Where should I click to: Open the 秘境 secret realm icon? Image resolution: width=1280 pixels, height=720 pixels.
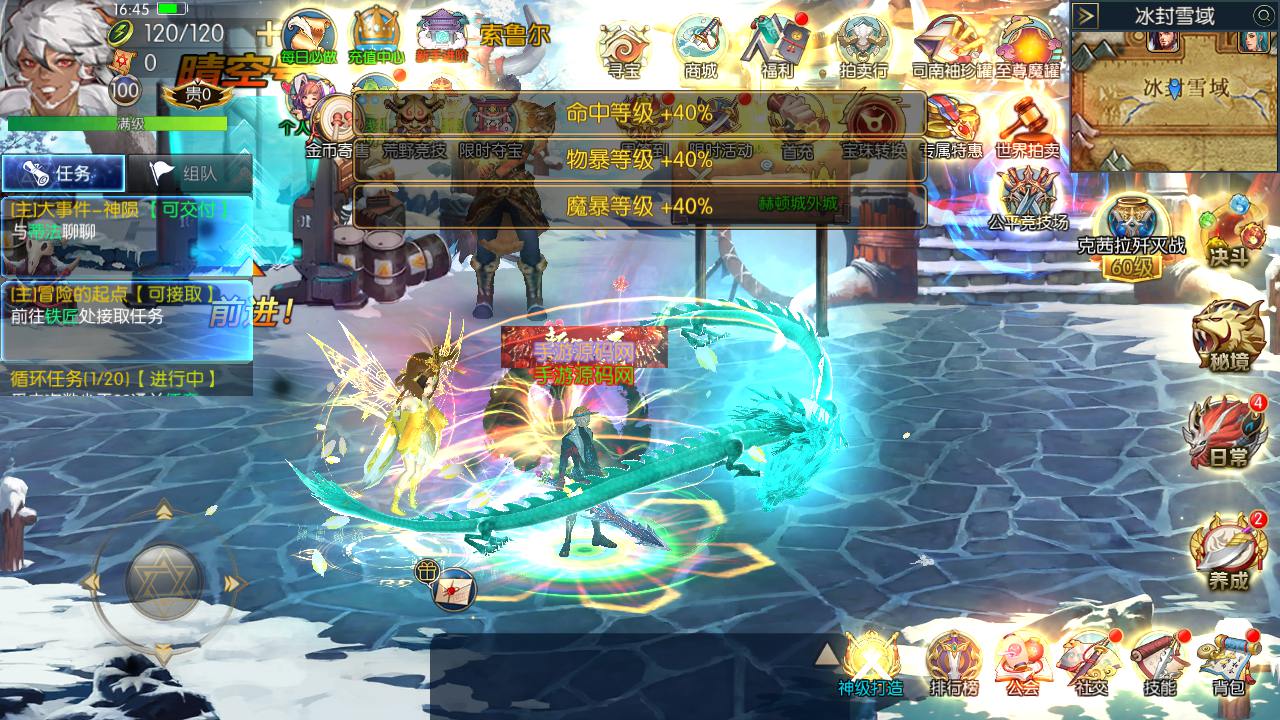[1228, 335]
